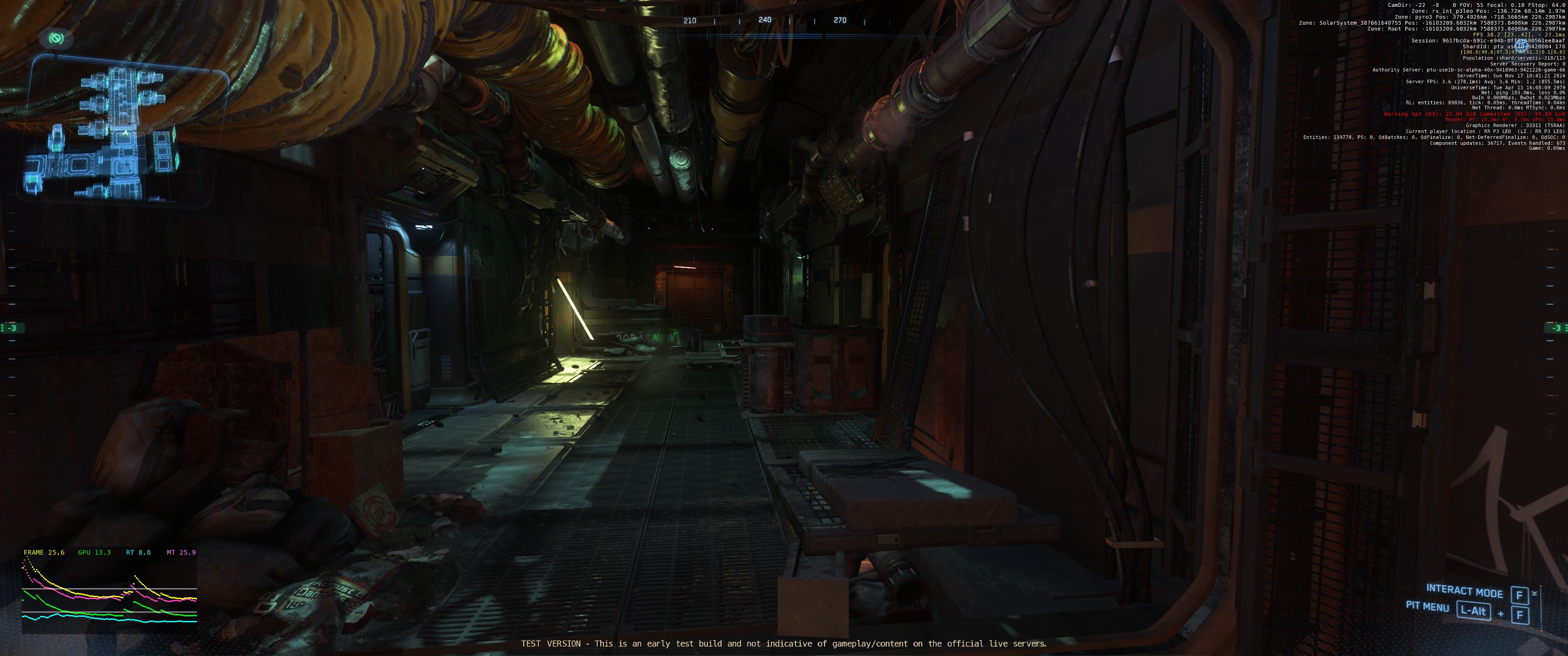This screenshot has height=656, width=1568.
Task: Select the player arrow marker on the minimap
Action: pos(125,133)
